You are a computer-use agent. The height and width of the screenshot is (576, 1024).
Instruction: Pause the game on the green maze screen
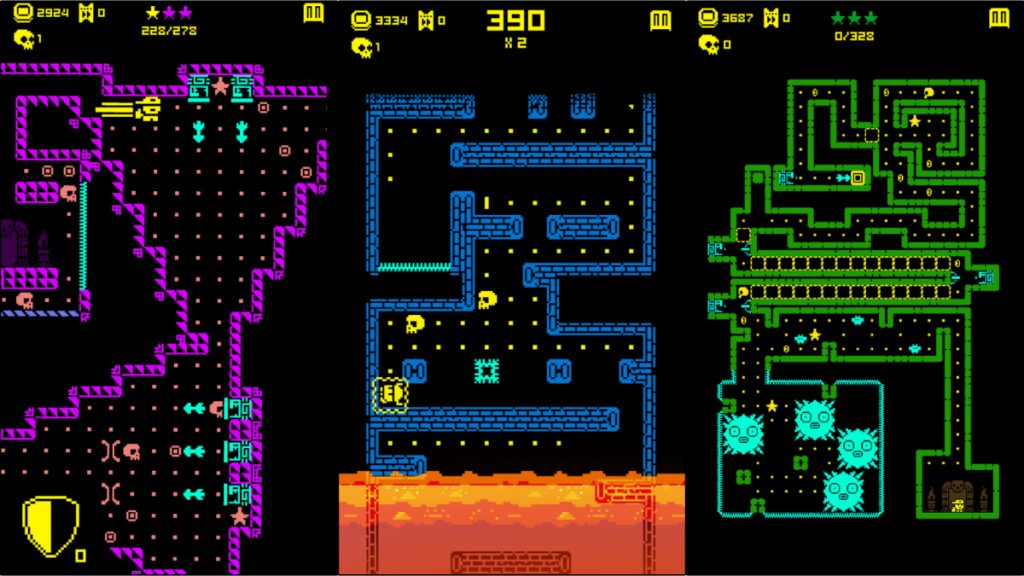pos(999,18)
